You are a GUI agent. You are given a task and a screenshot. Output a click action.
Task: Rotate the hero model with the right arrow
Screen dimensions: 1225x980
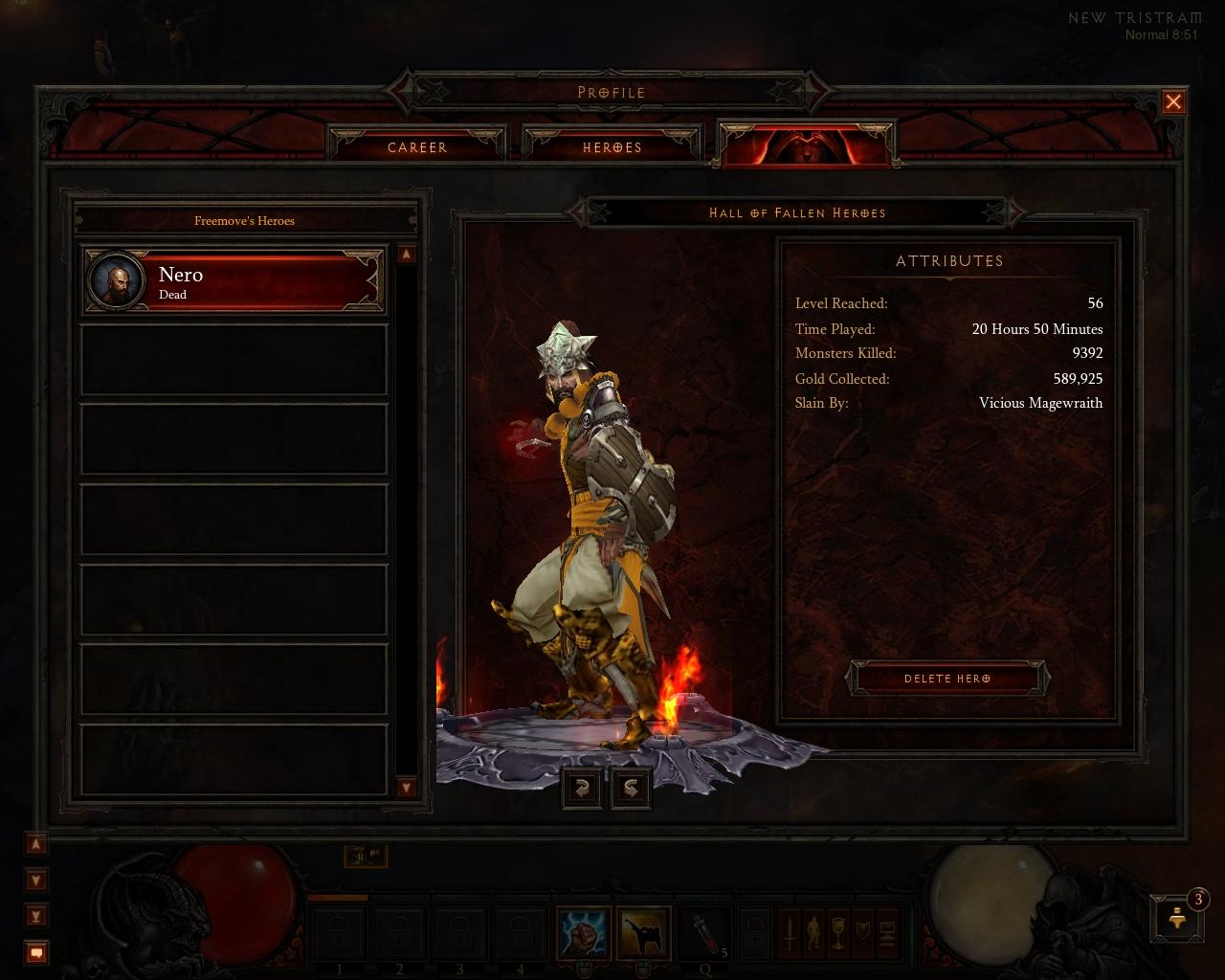tap(632, 788)
